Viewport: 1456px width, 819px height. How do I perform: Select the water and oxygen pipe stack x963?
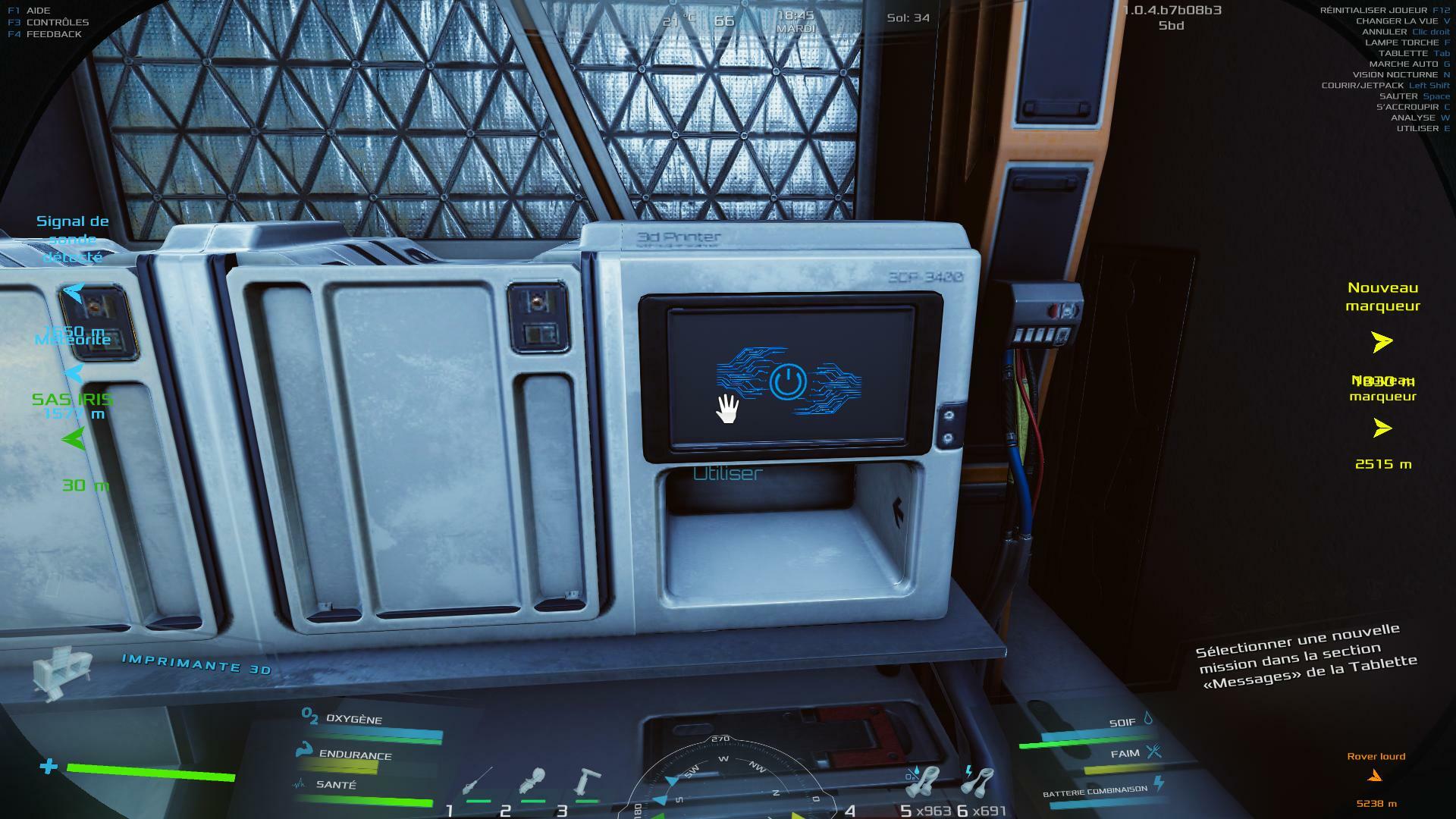(923, 783)
